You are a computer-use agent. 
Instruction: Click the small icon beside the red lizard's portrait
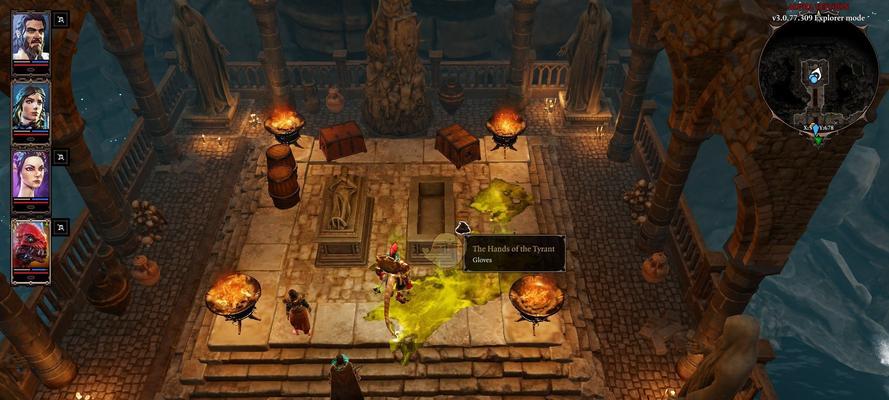(x=60, y=227)
